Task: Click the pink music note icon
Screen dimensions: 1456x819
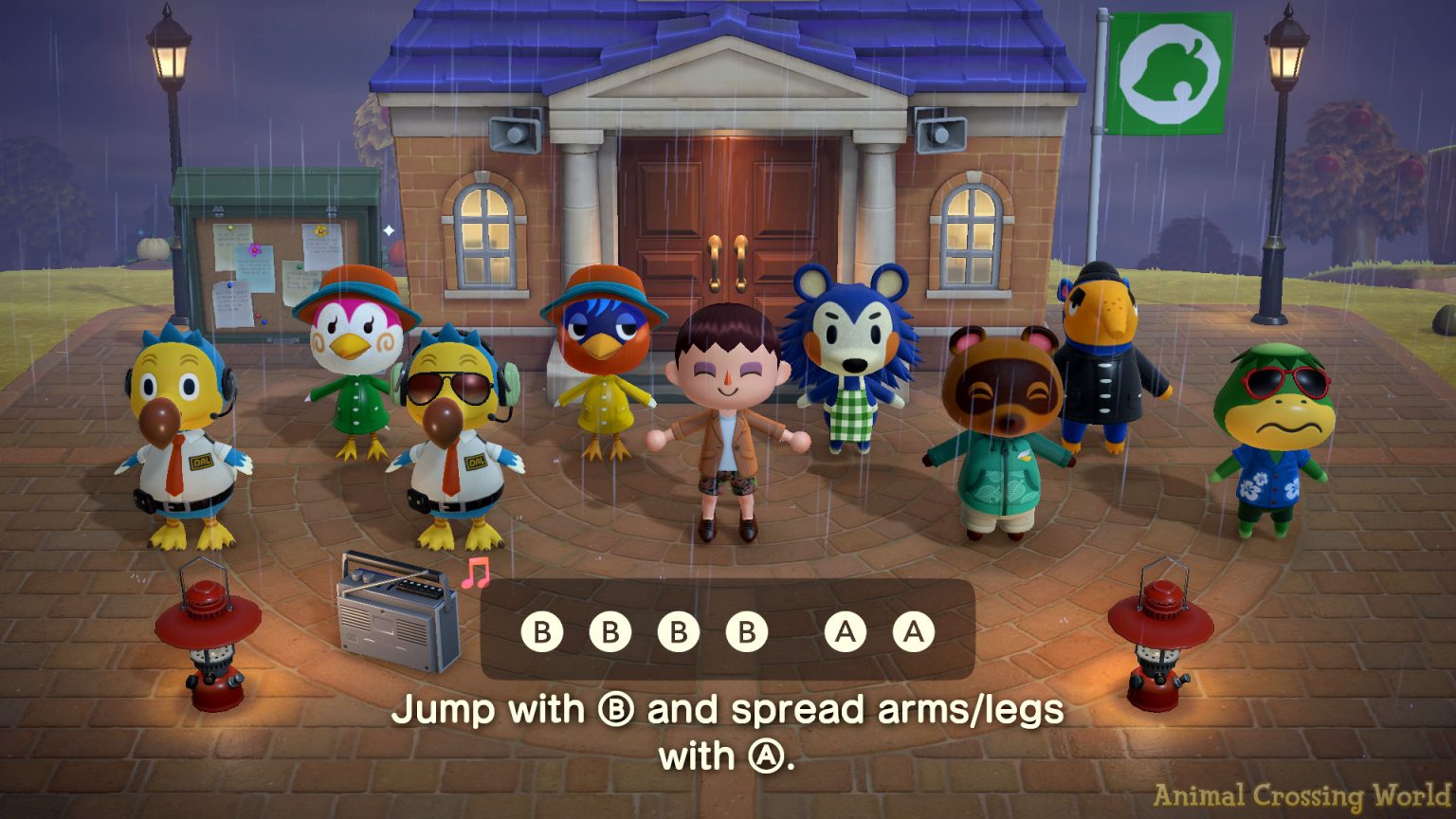Action: [474, 574]
